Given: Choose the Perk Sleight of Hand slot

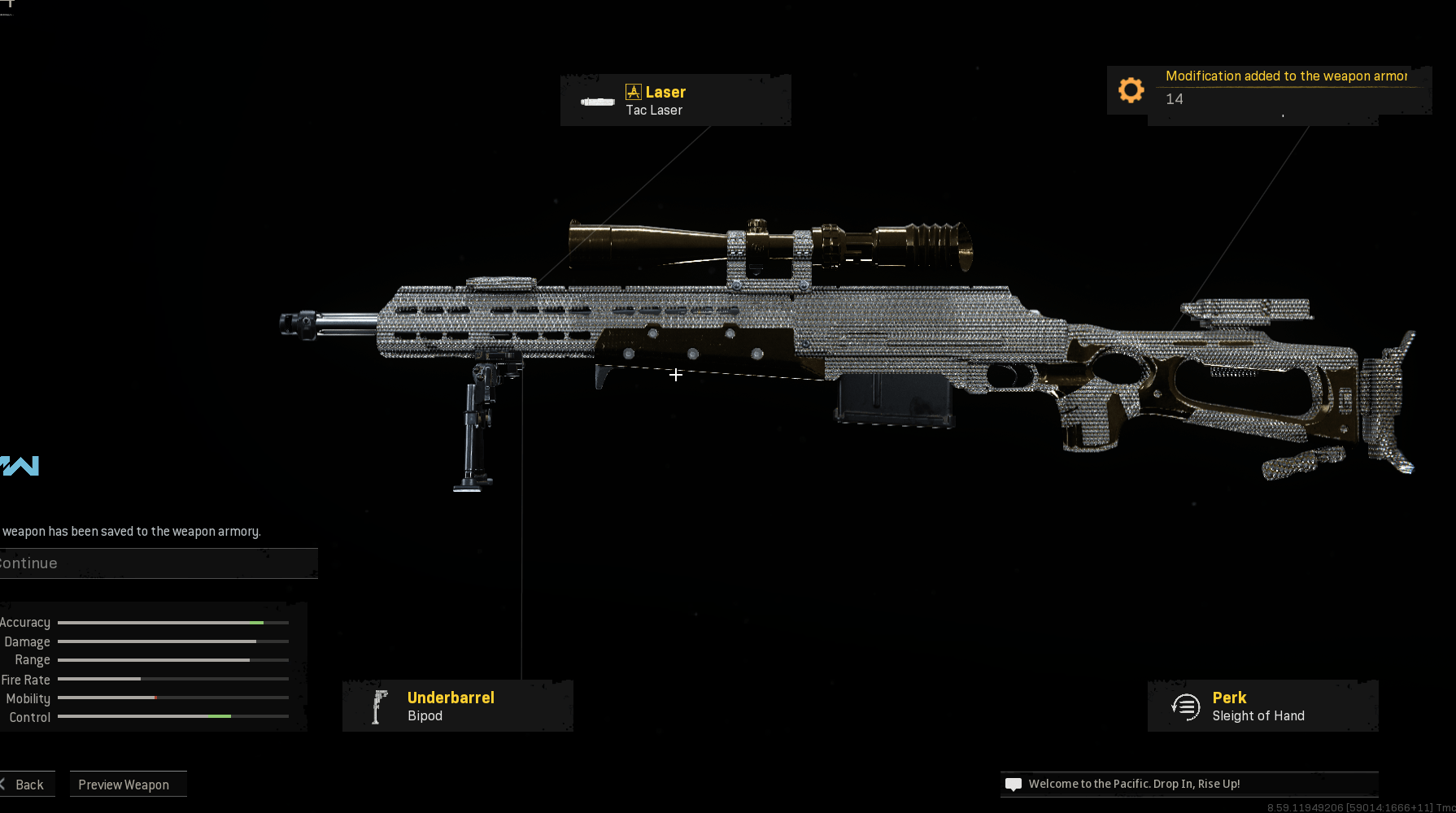Looking at the screenshot, I should pyautogui.click(x=1262, y=706).
